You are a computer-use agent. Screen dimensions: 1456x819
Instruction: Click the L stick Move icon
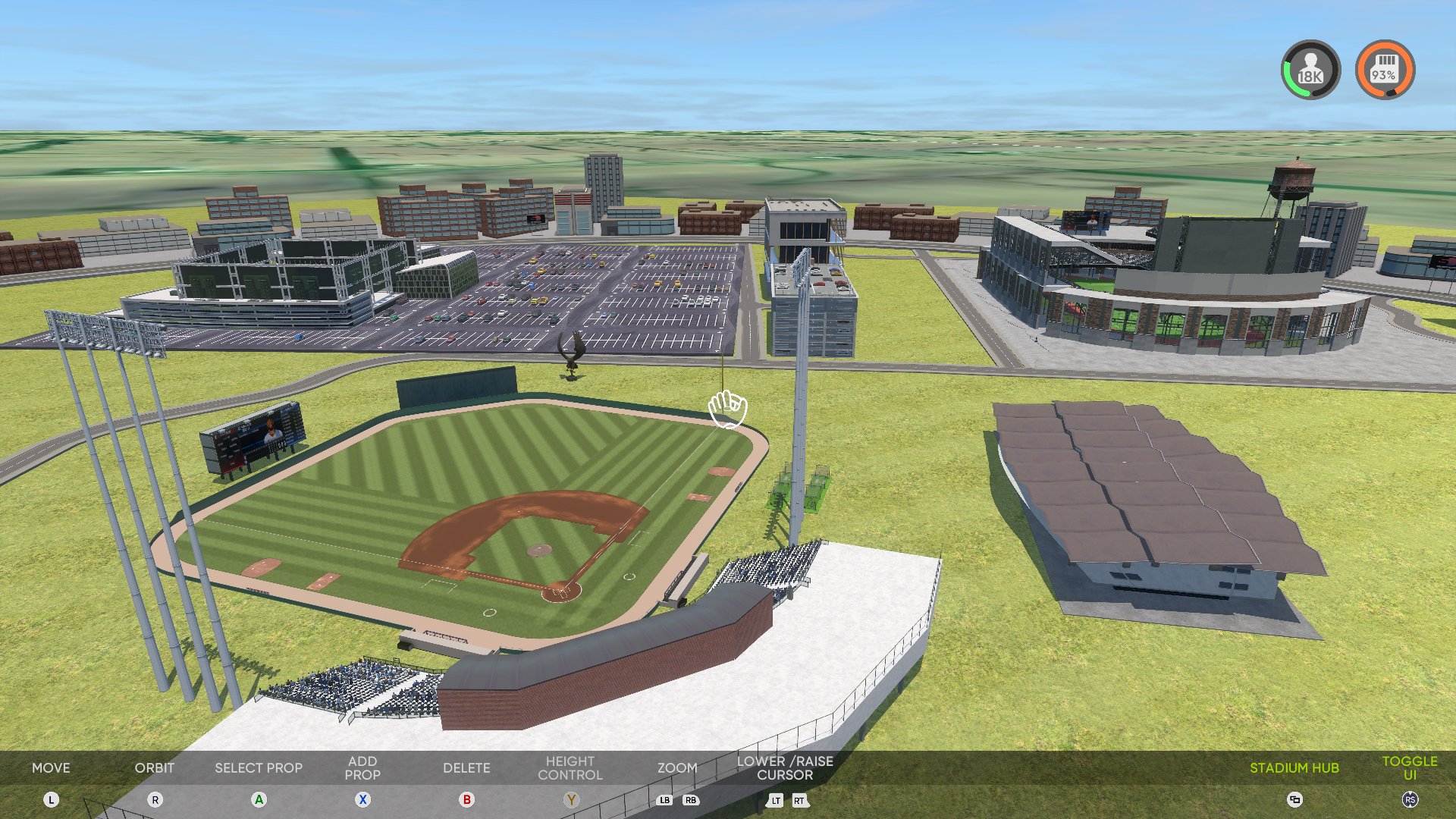pos(51,799)
